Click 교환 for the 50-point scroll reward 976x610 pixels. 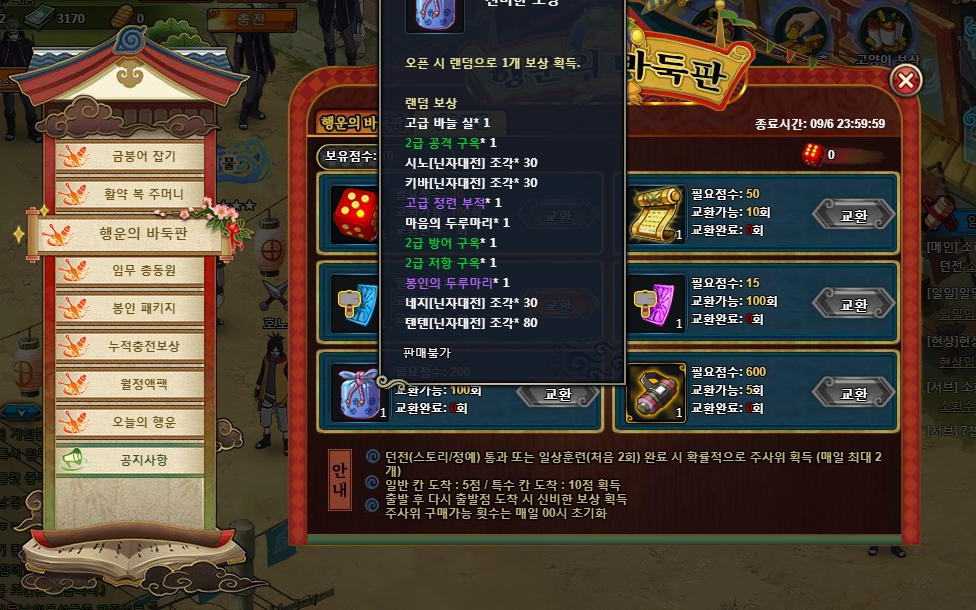(853, 215)
